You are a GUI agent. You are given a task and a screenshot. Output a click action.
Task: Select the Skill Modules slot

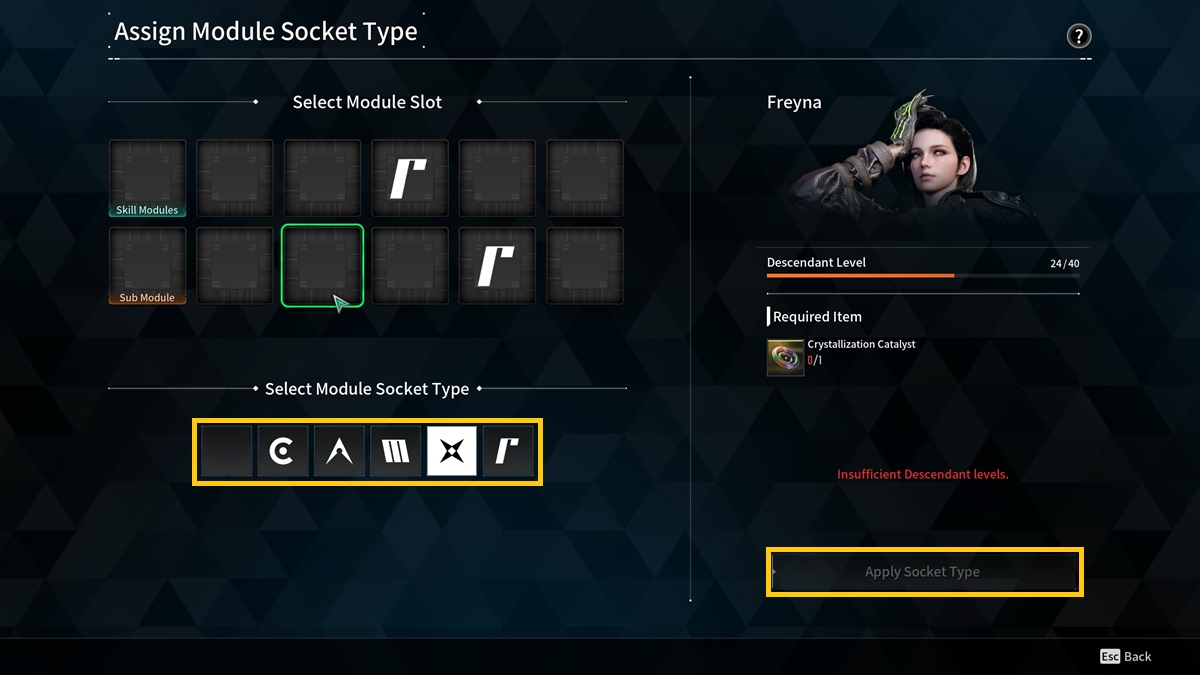point(147,178)
